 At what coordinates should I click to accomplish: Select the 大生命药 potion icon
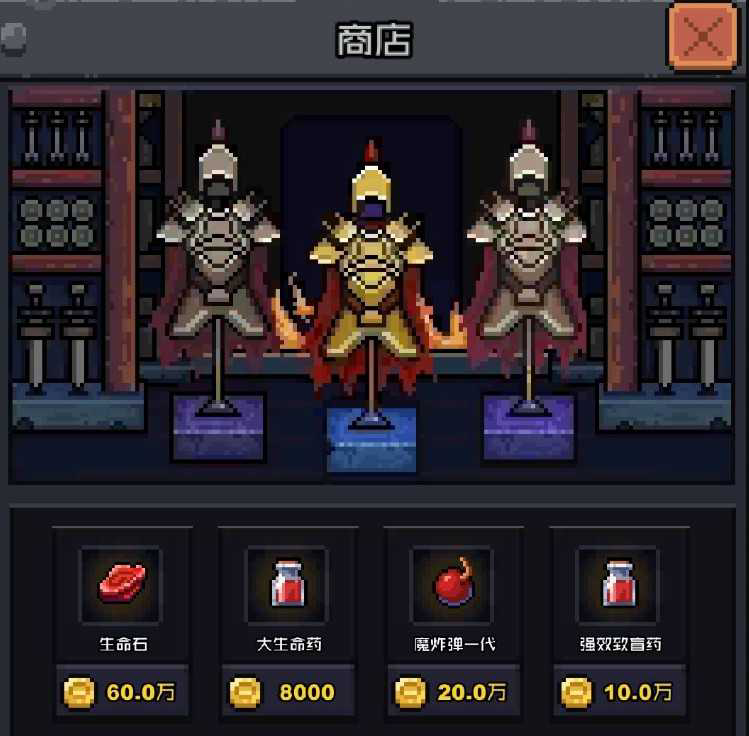click(288, 584)
